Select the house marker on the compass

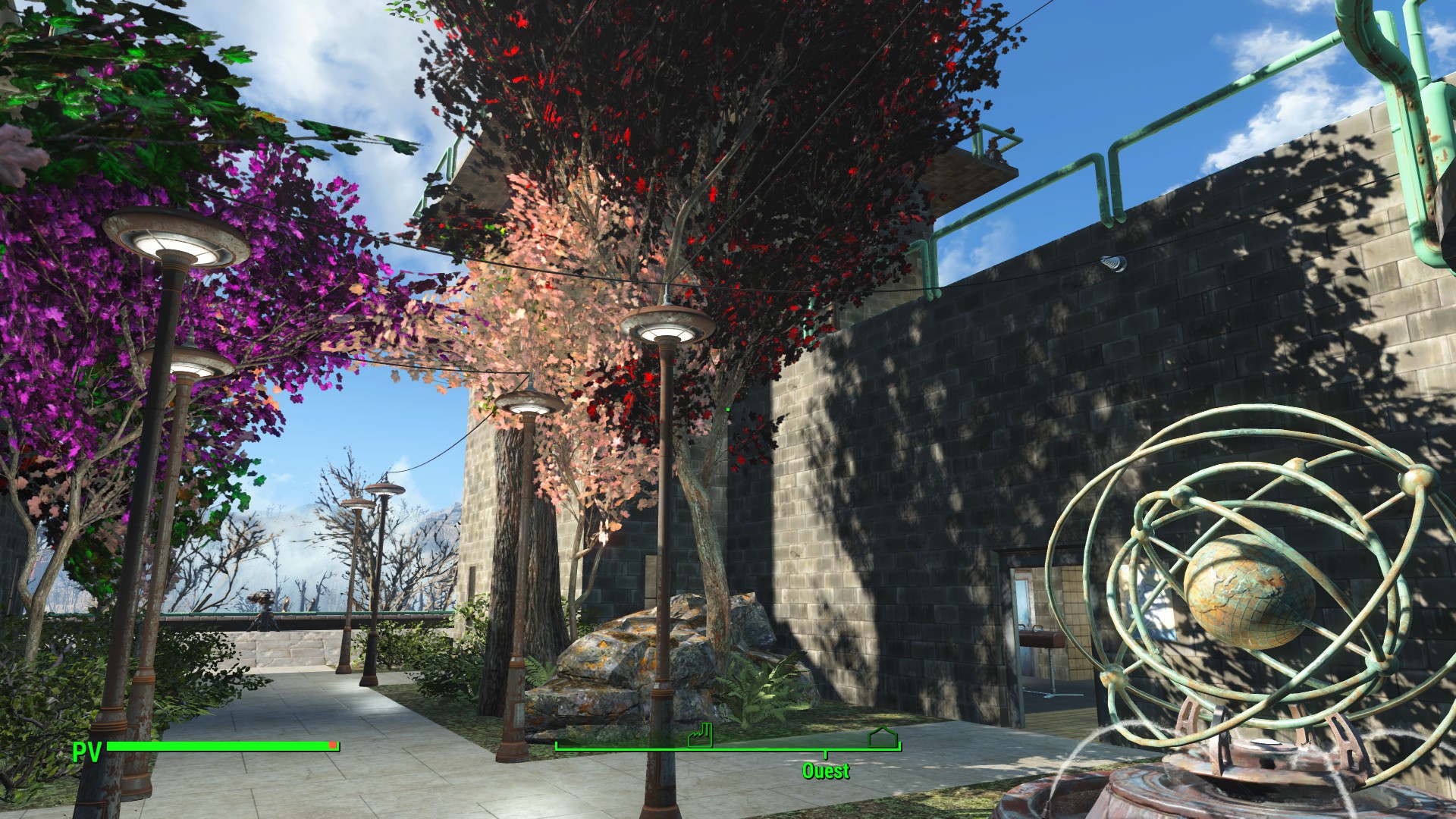[883, 736]
